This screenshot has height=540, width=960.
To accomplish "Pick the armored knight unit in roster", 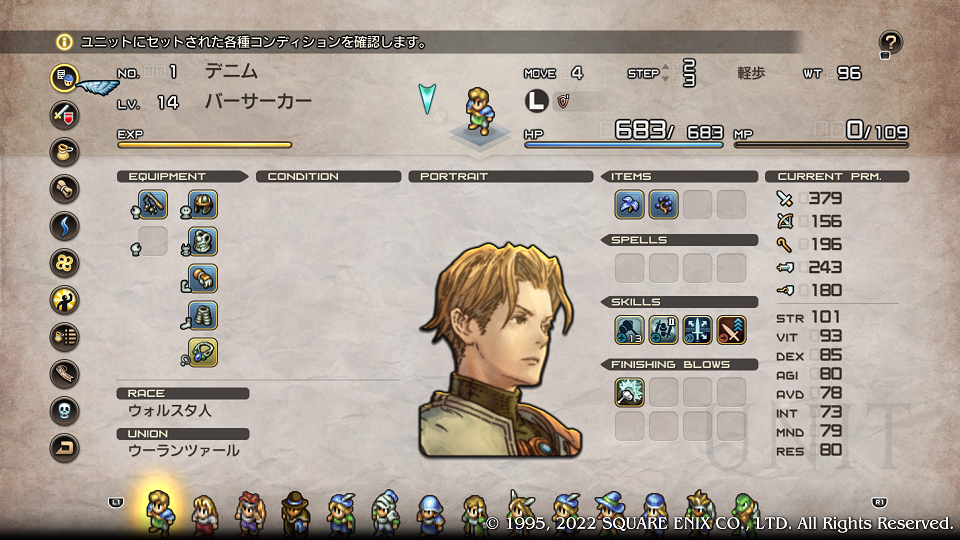I will tap(387, 512).
